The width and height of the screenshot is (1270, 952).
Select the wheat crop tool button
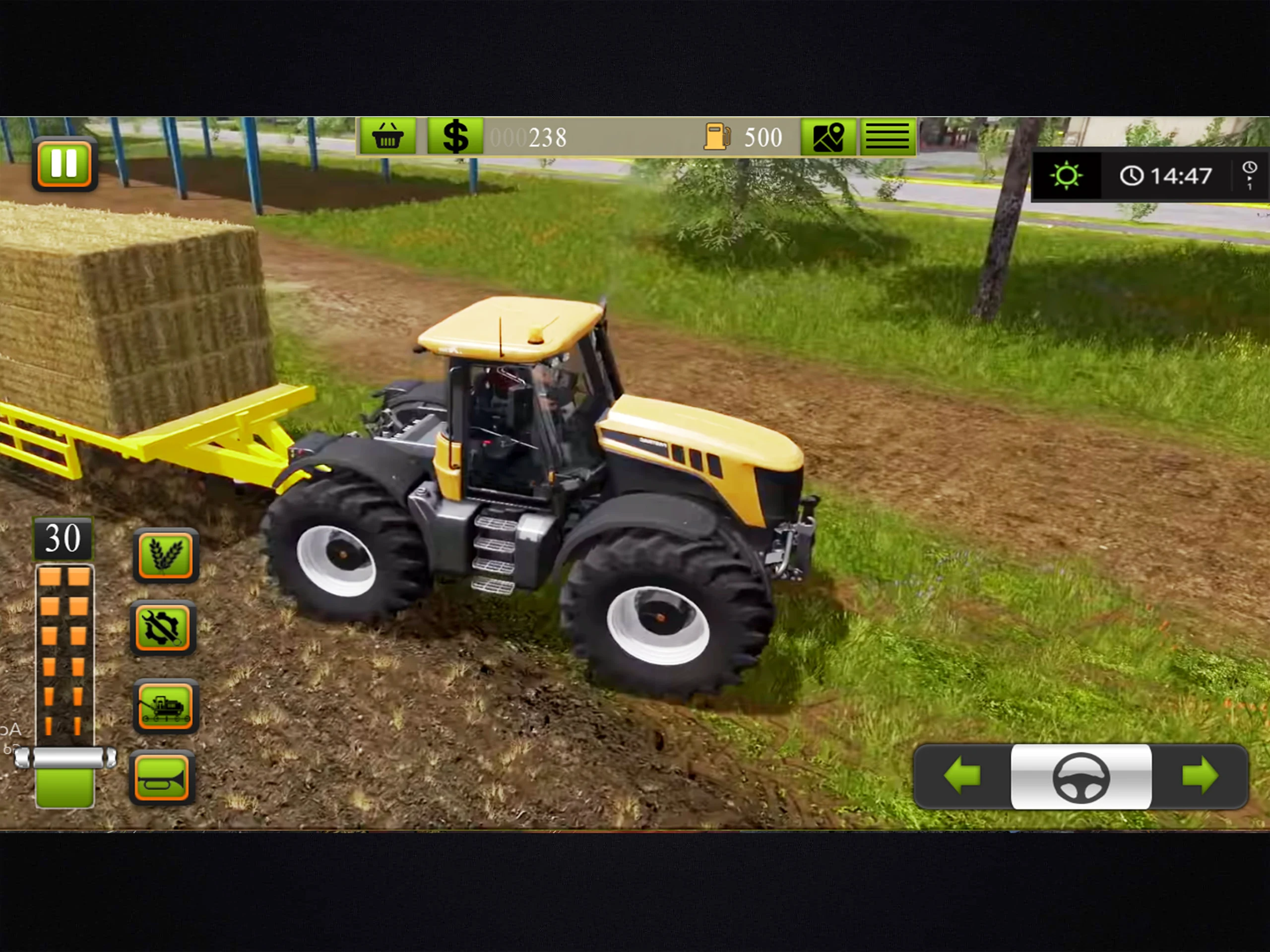tap(165, 555)
